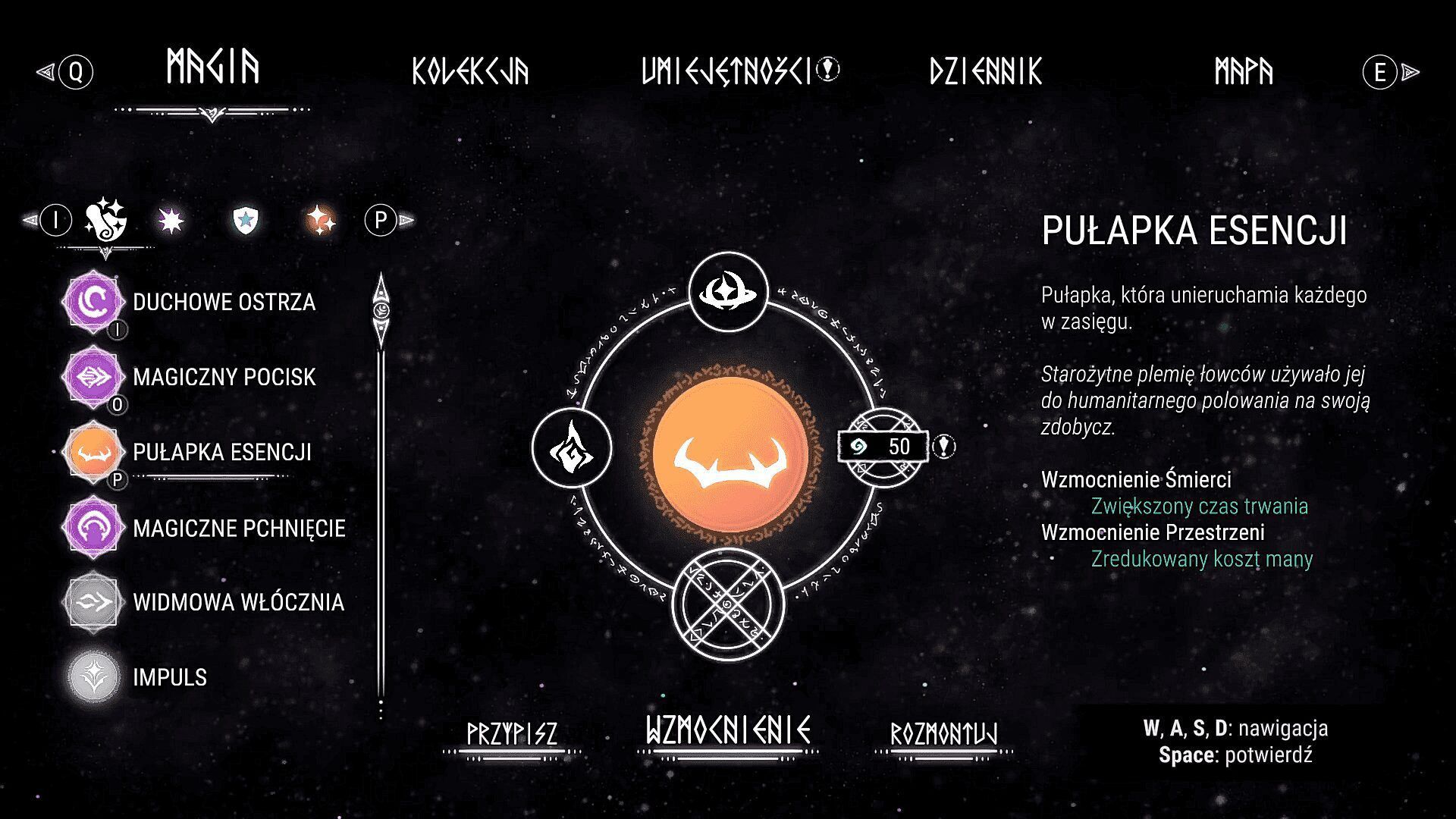
Task: Select the Duchowe Ostrza spell
Action: pos(223,302)
